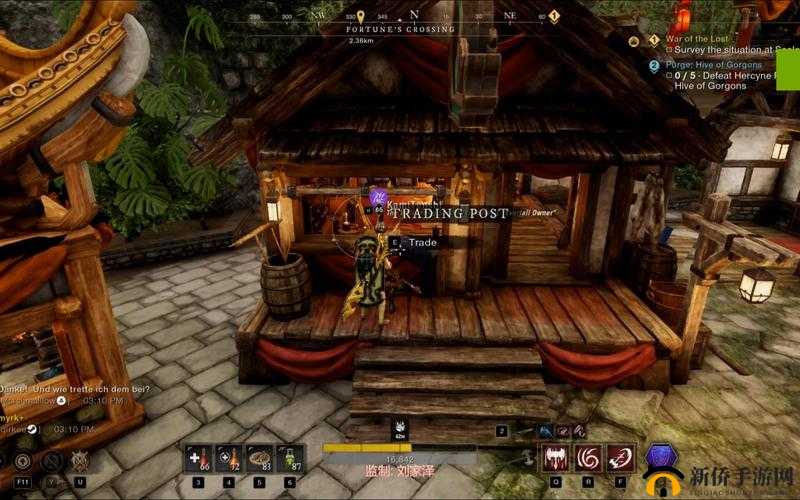The height and width of the screenshot is (500, 800).
Task: Activate the red charging strike ability
Action: 621,459
